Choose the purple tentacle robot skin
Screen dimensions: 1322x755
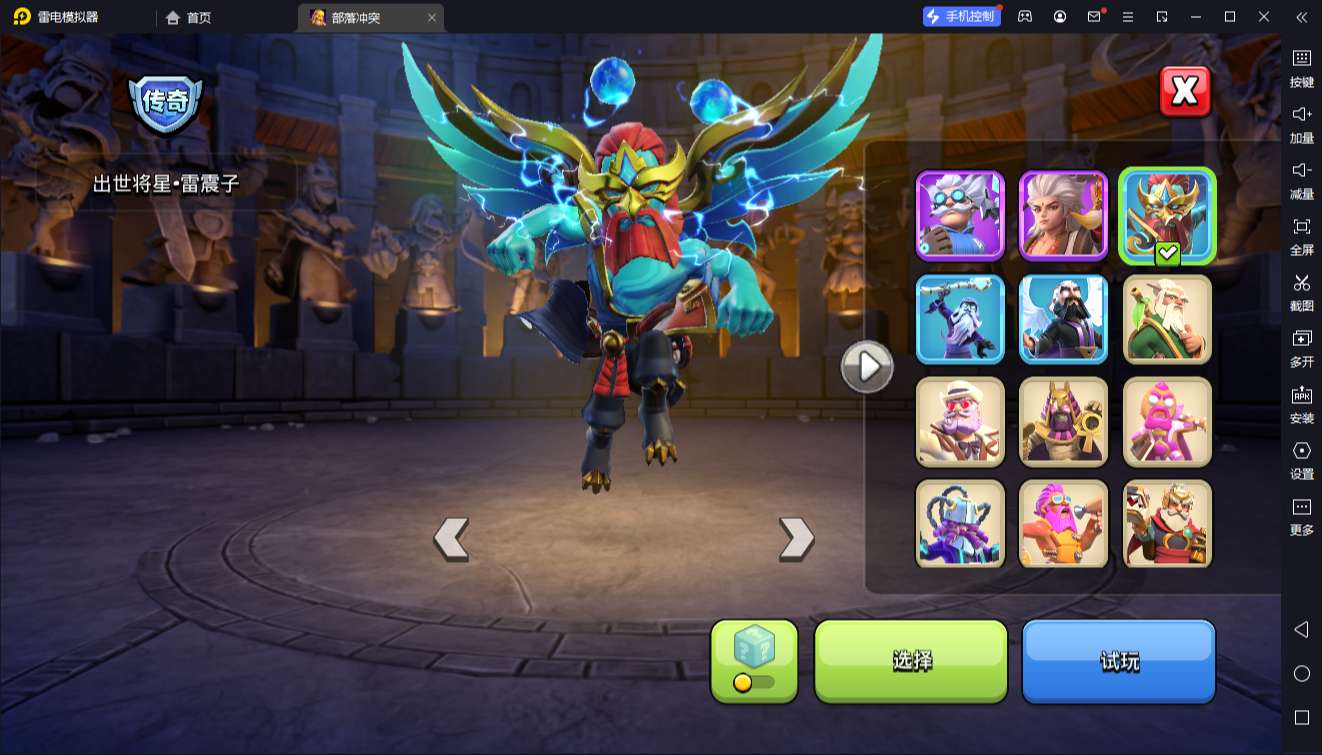pyautogui.click(x=960, y=524)
